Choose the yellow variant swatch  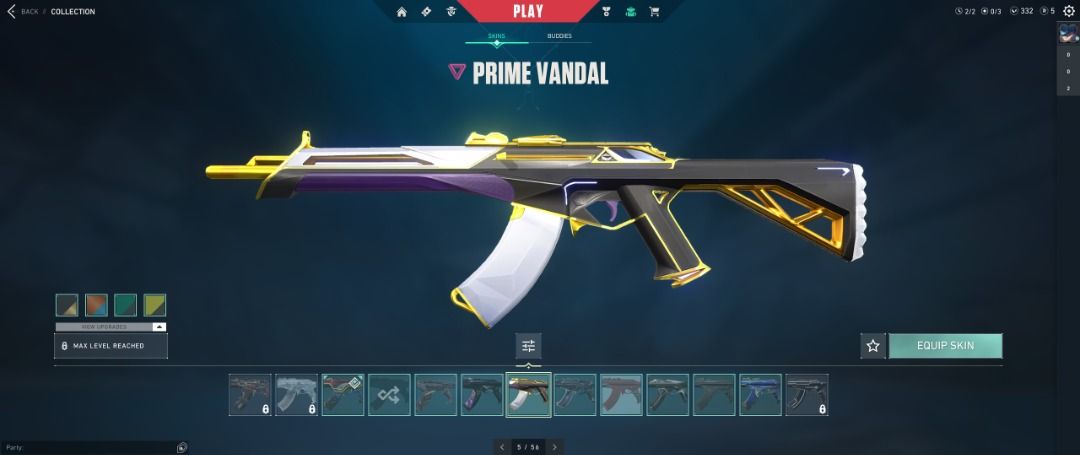click(x=154, y=305)
